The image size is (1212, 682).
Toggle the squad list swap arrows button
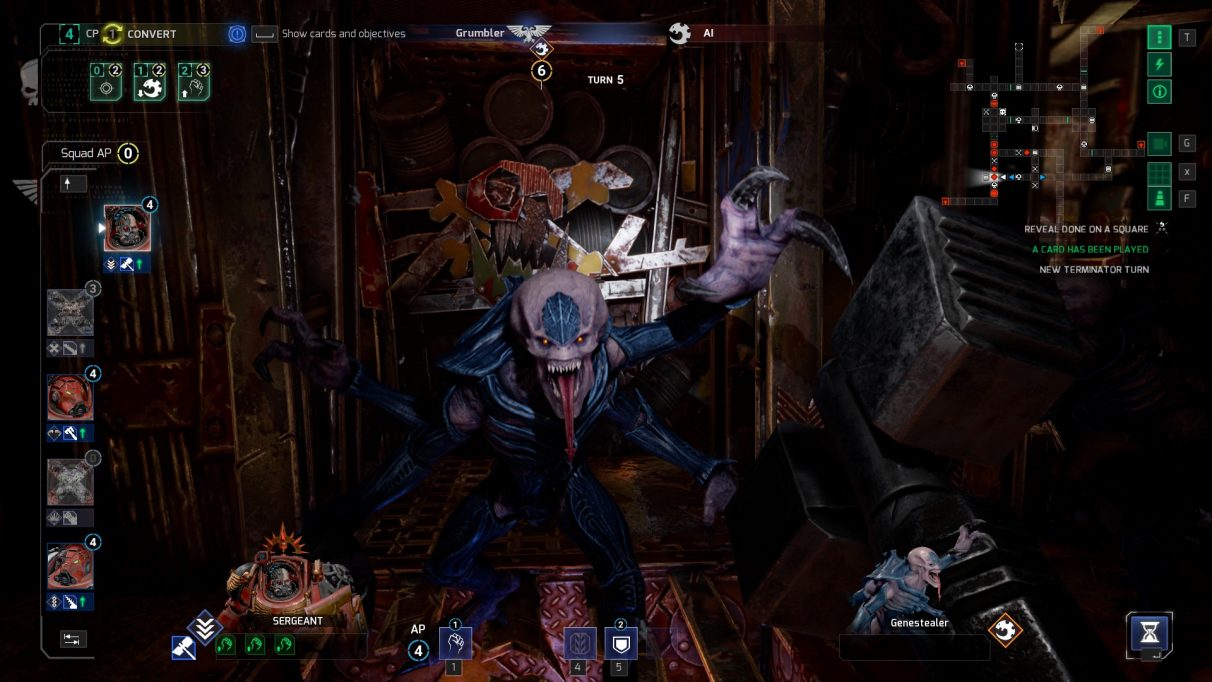[x=73, y=639]
